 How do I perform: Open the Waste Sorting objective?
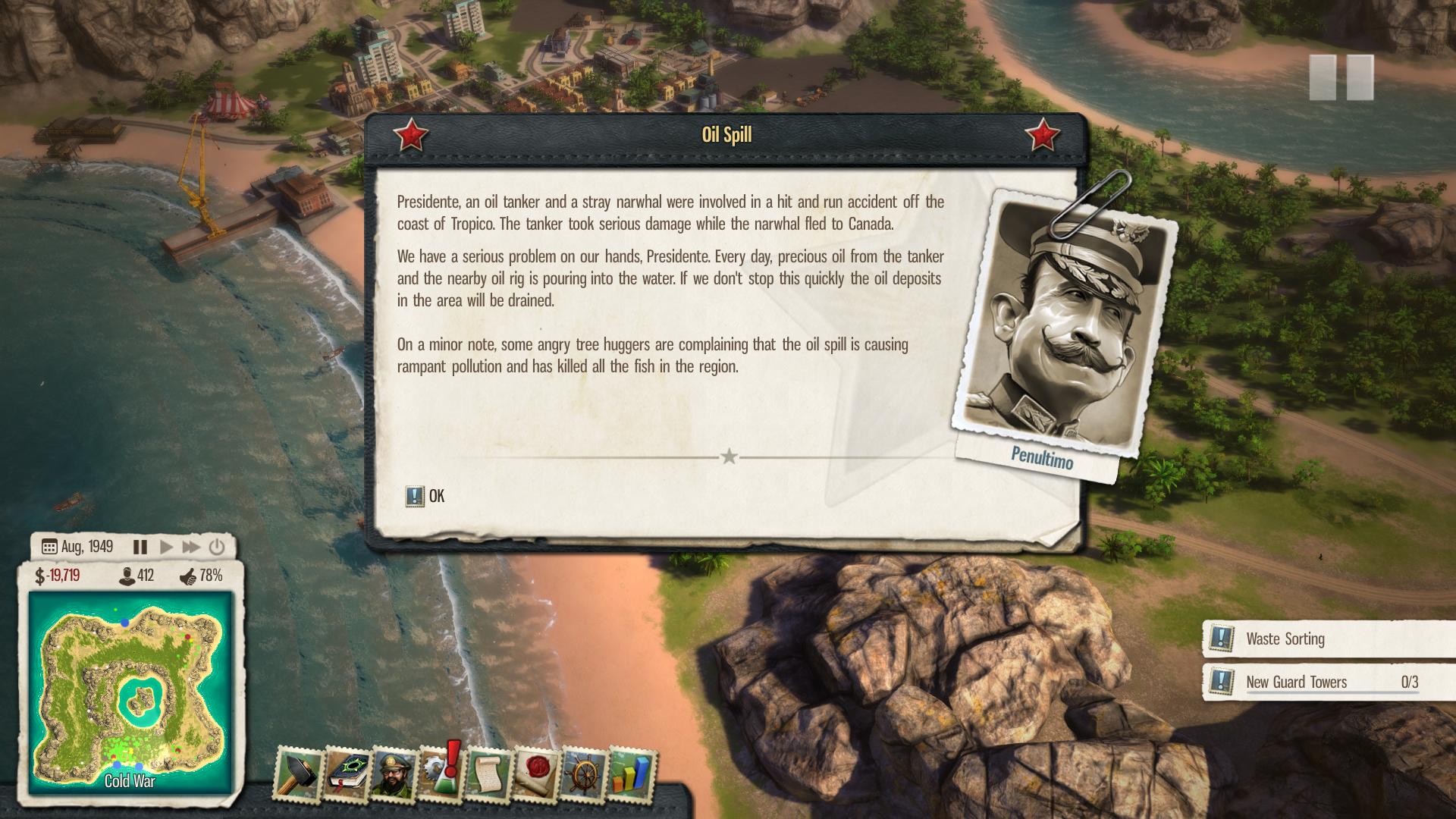[1285, 639]
